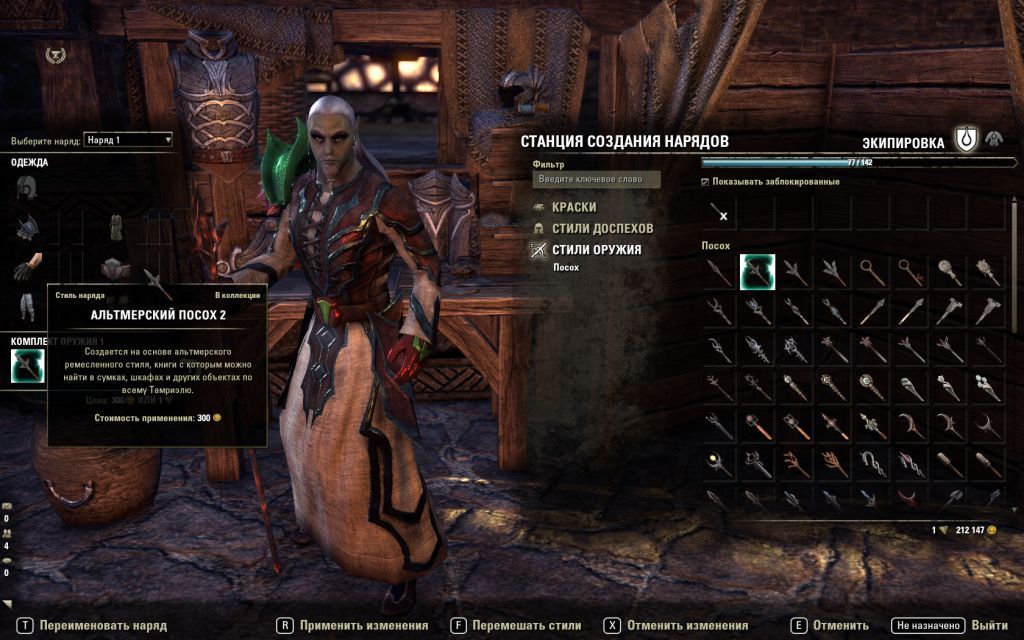Clear the staff style using the X tile
The width and height of the screenshot is (1024, 640).
[x=719, y=214]
